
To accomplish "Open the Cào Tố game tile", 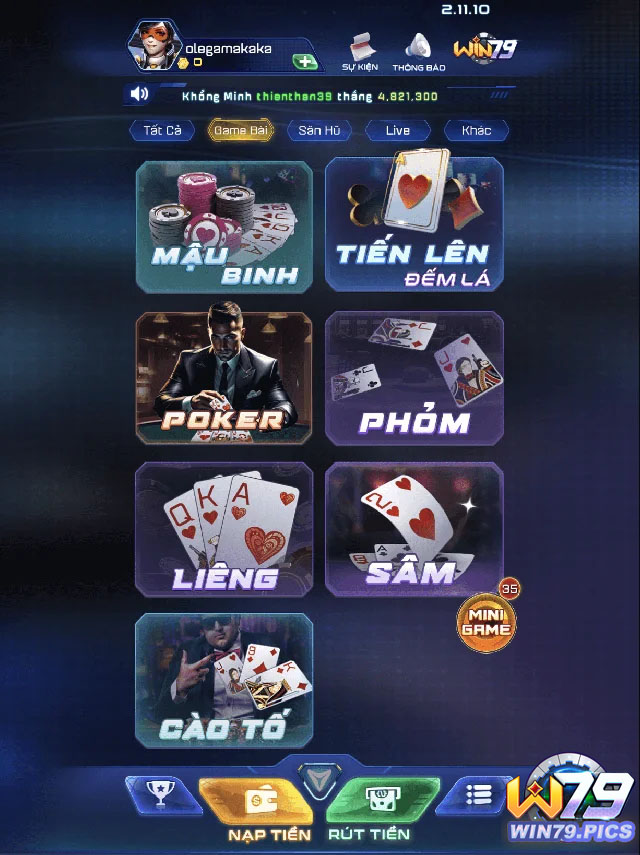I will [224, 681].
